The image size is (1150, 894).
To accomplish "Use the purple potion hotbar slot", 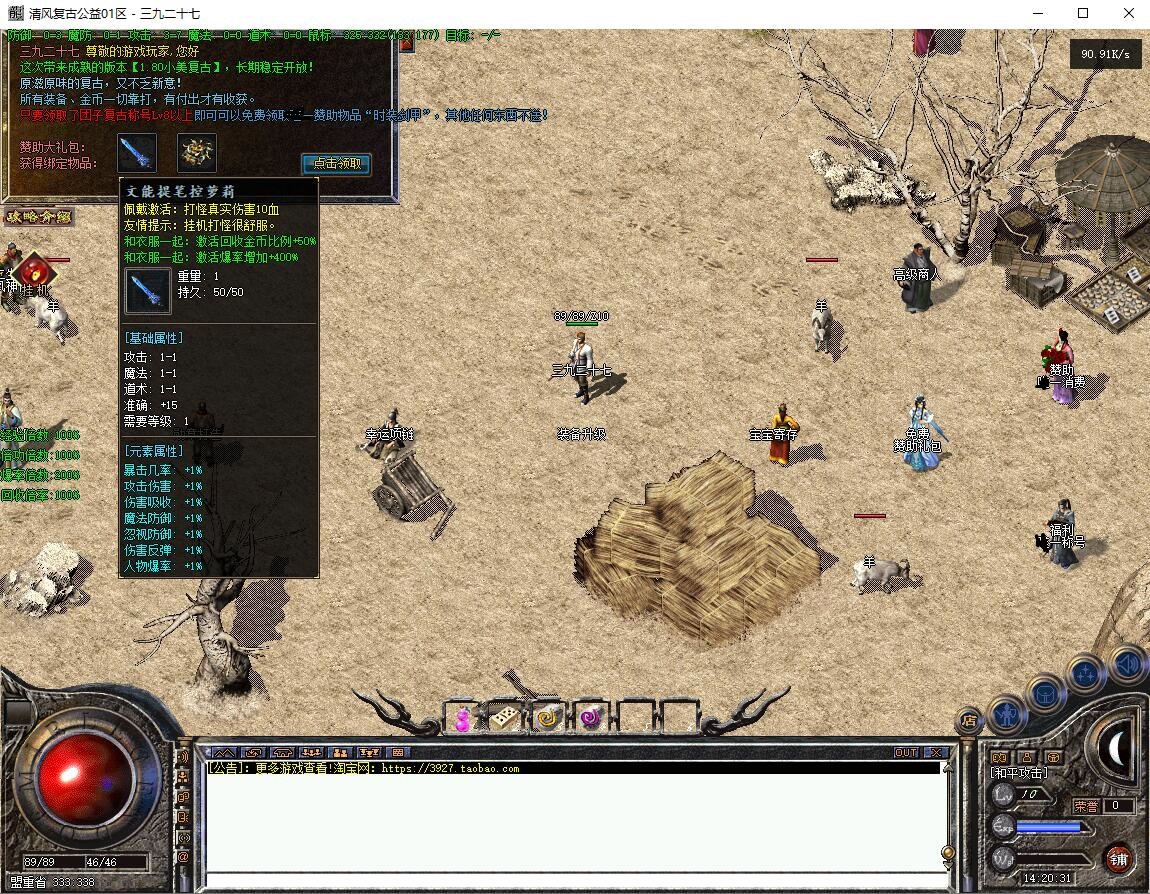I will (x=461, y=718).
